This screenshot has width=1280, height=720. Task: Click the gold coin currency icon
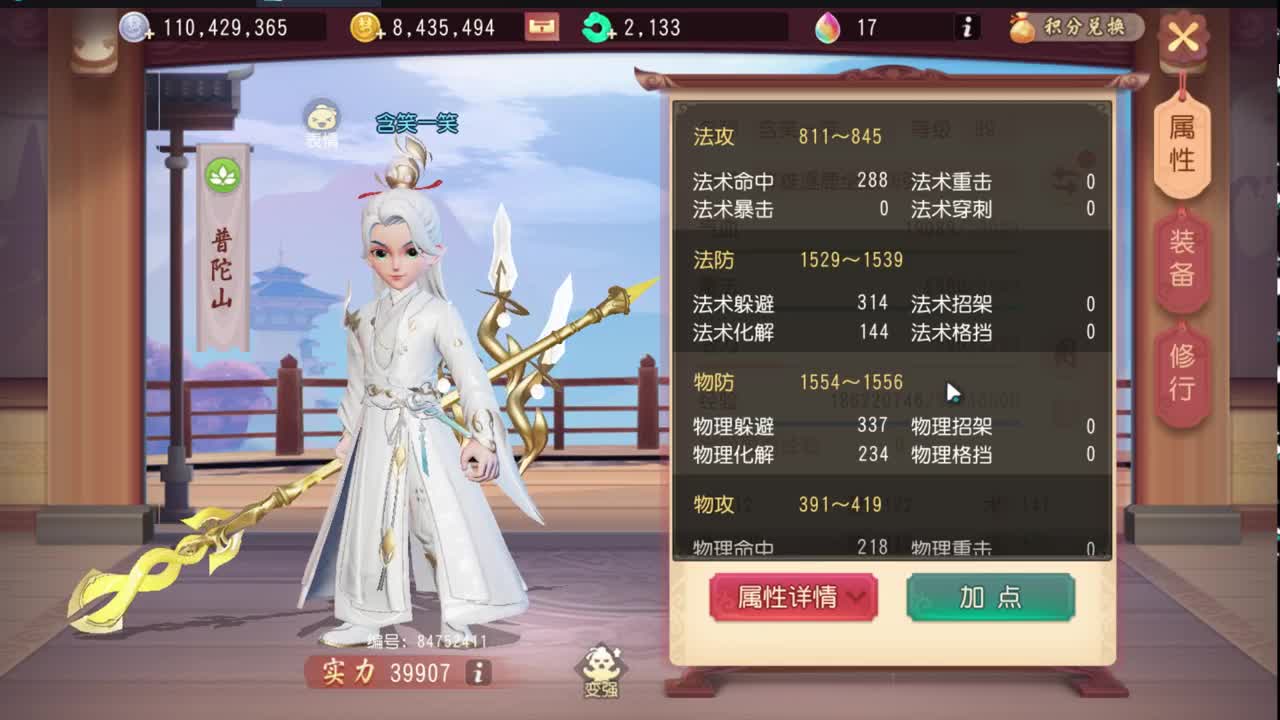tap(366, 27)
